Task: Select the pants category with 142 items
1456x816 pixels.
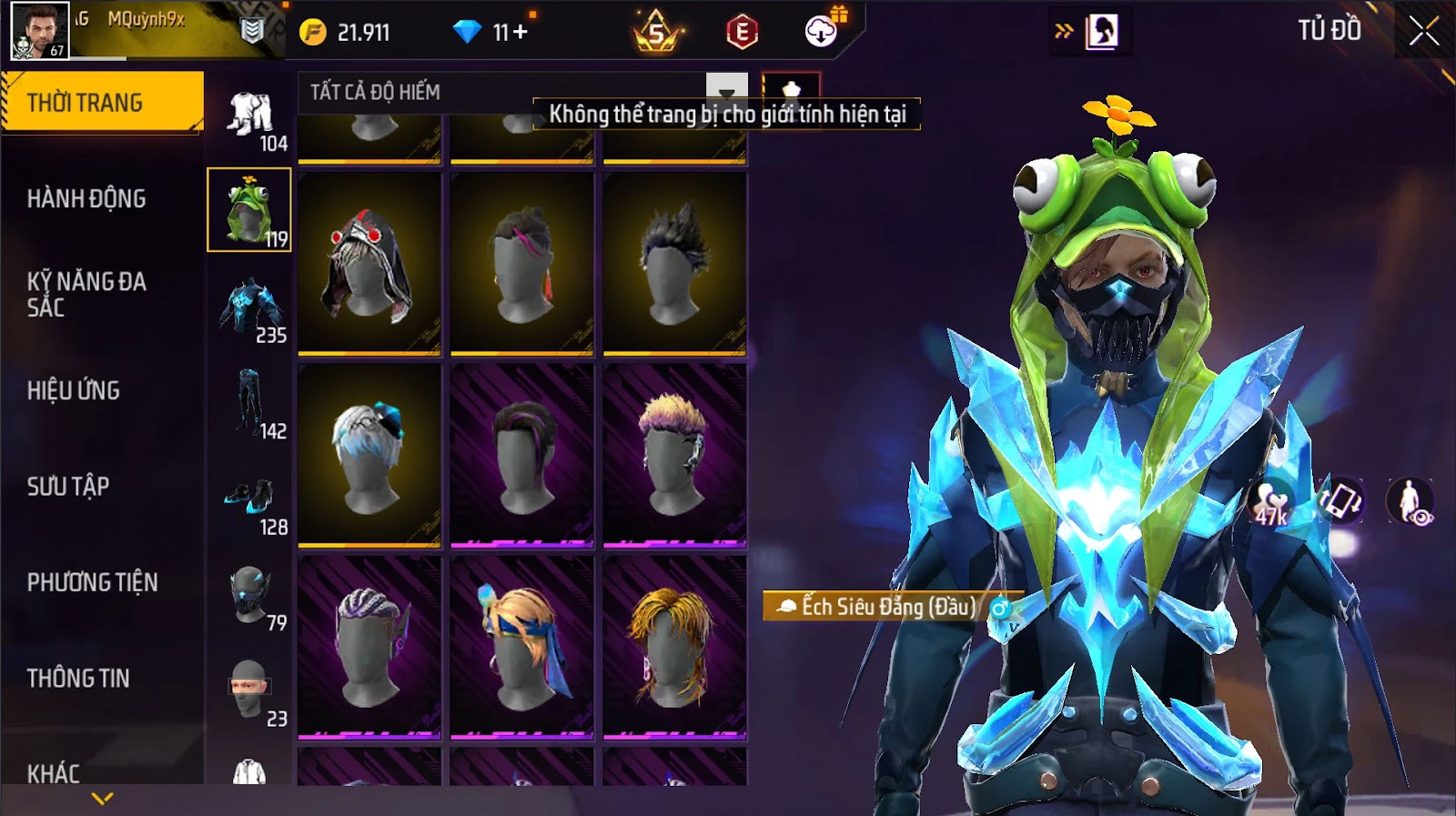Action: click(250, 402)
